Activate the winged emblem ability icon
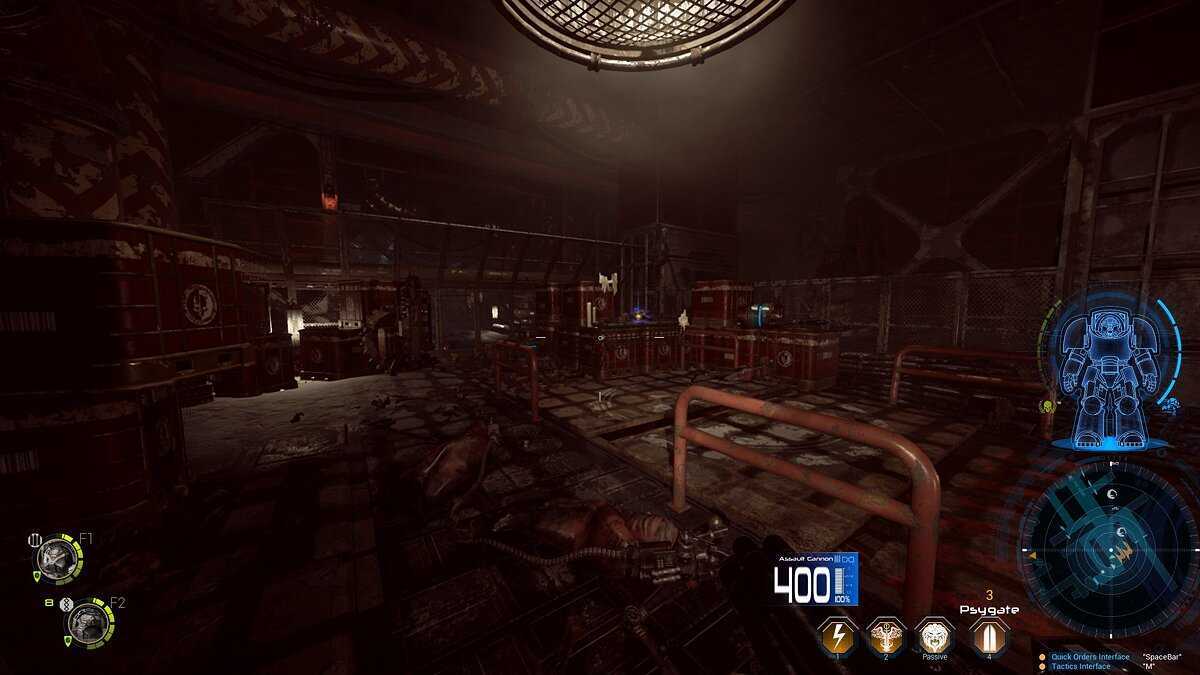1200x675 pixels. coord(885,635)
